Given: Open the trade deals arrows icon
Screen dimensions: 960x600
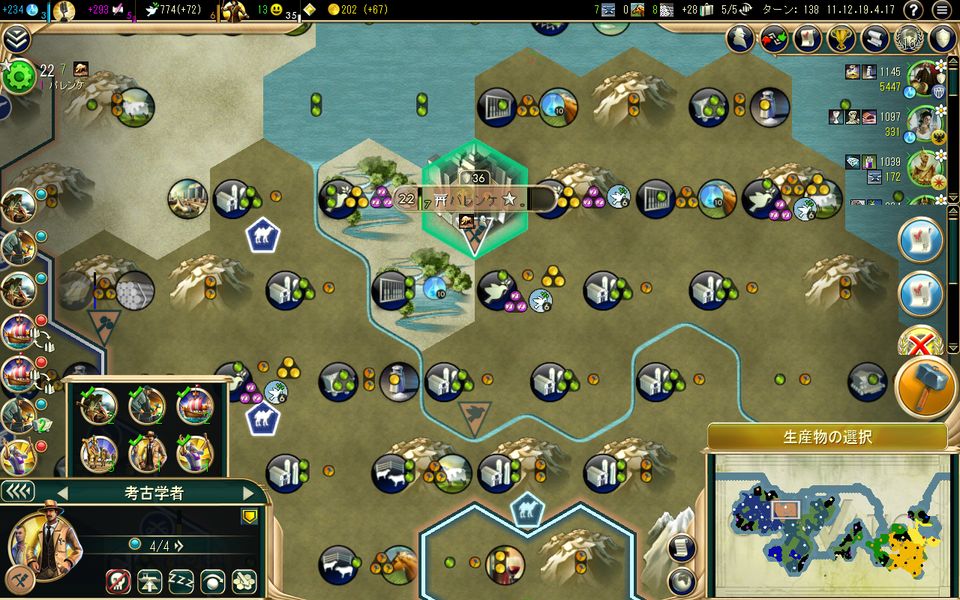Looking at the screenshot, I should tap(774, 39).
